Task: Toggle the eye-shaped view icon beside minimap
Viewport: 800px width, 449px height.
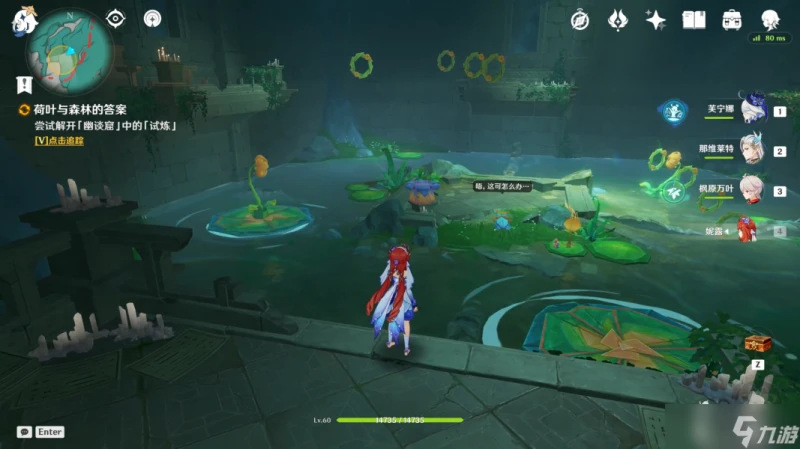Action: [x=116, y=18]
